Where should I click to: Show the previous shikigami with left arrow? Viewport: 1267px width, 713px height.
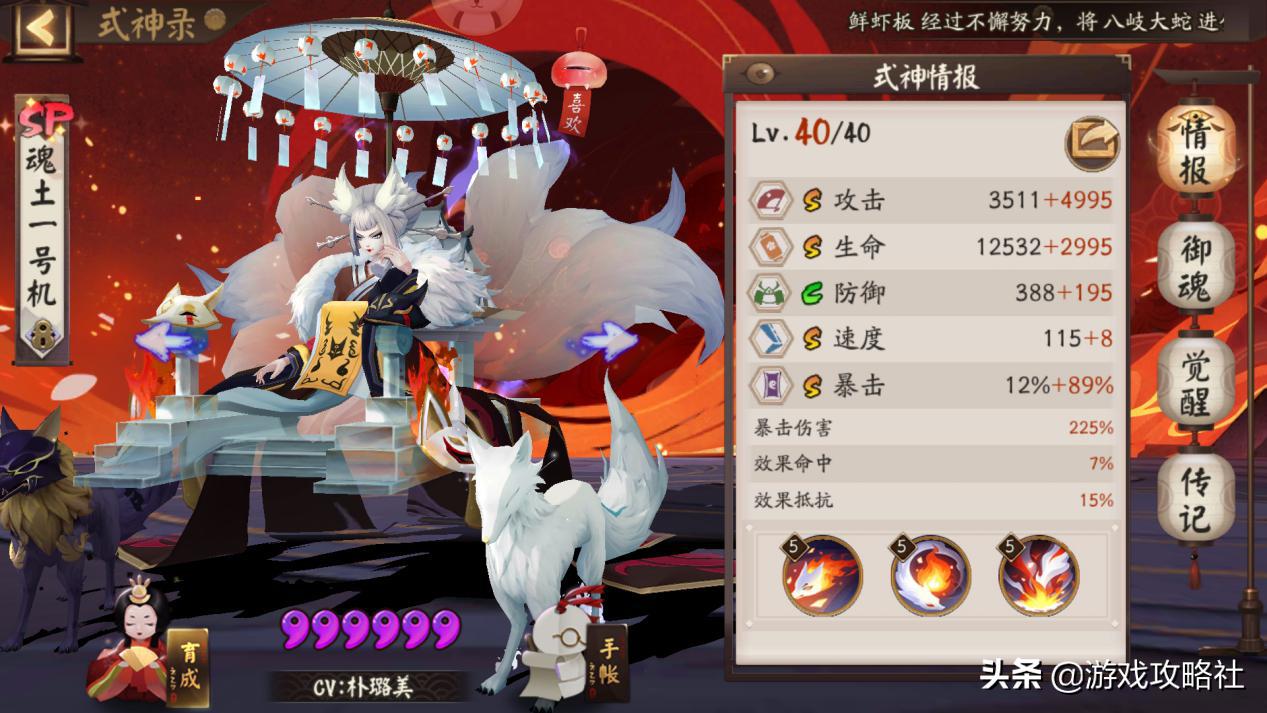tap(163, 341)
